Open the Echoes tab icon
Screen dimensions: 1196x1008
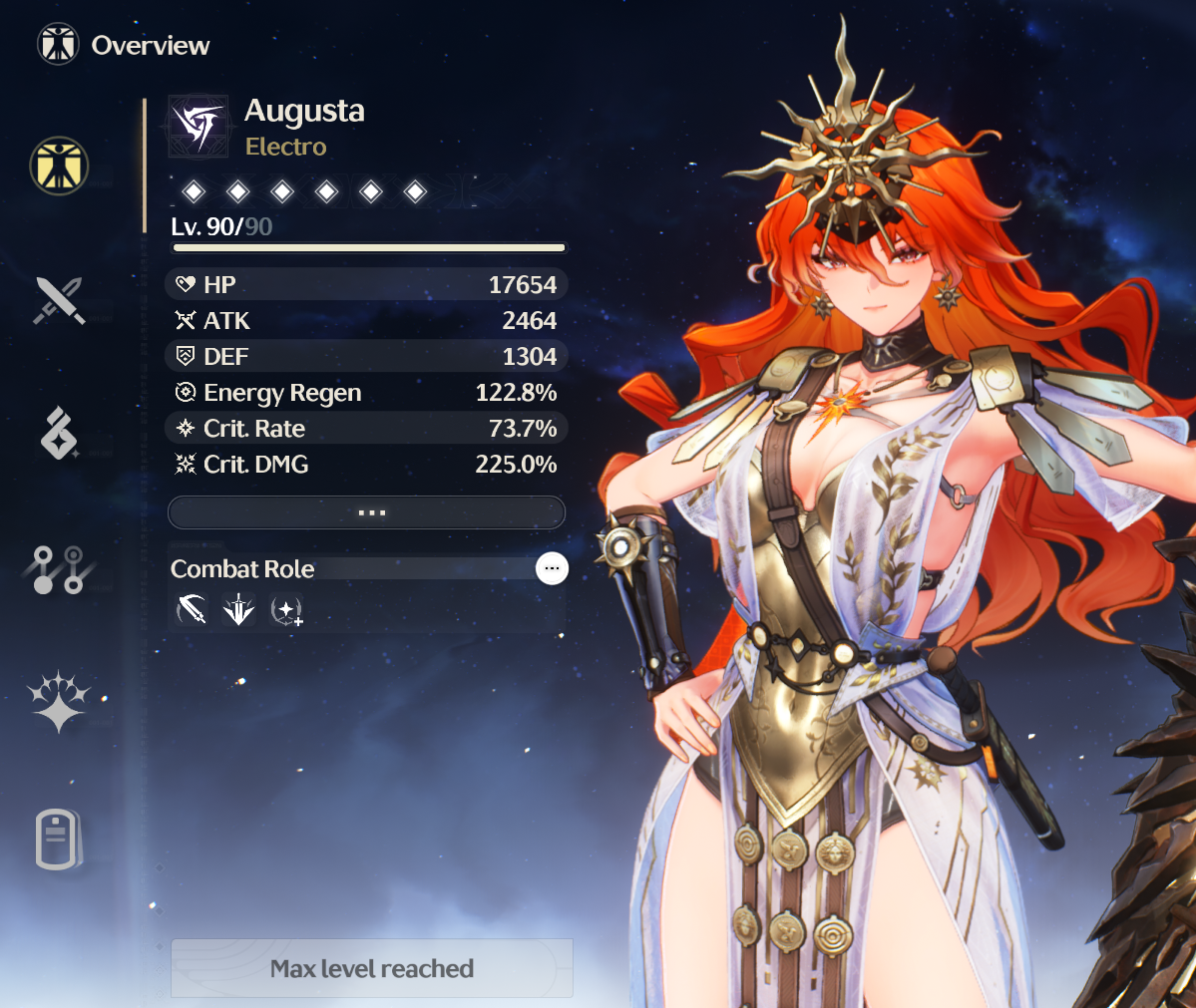click(59, 434)
